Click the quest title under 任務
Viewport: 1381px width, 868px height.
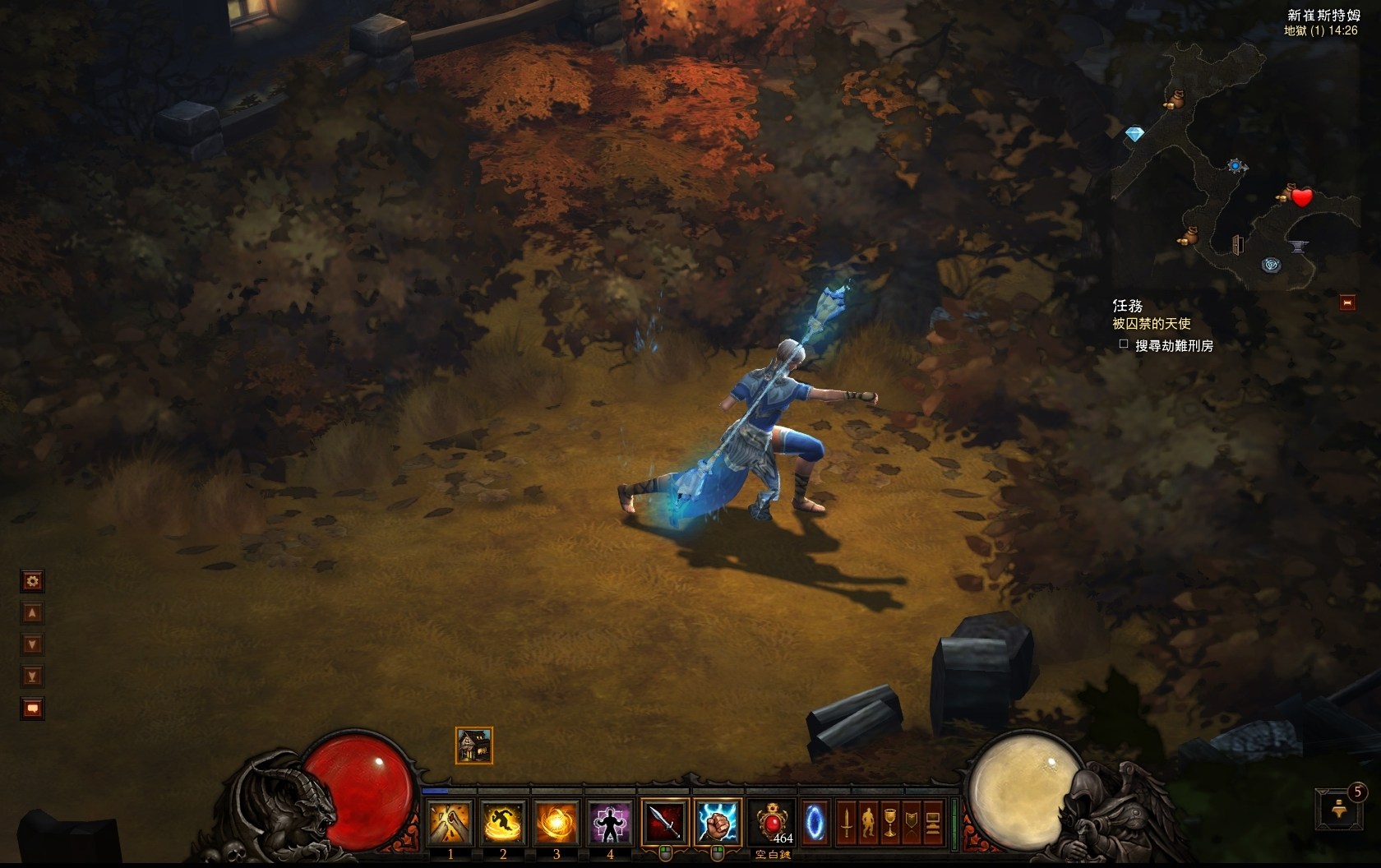point(1152,324)
